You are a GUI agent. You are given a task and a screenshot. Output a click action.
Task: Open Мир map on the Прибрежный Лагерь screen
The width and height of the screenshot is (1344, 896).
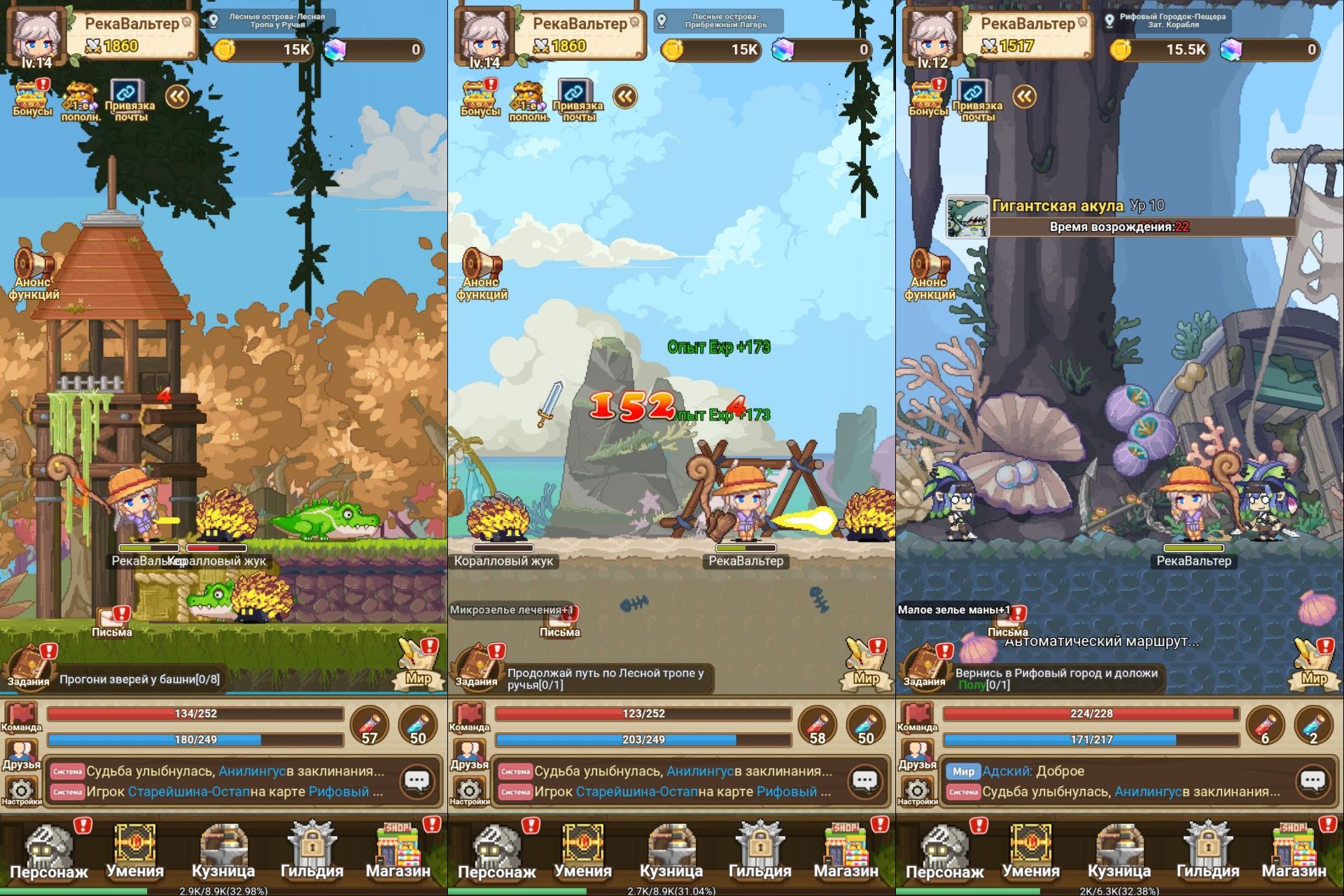(867, 664)
